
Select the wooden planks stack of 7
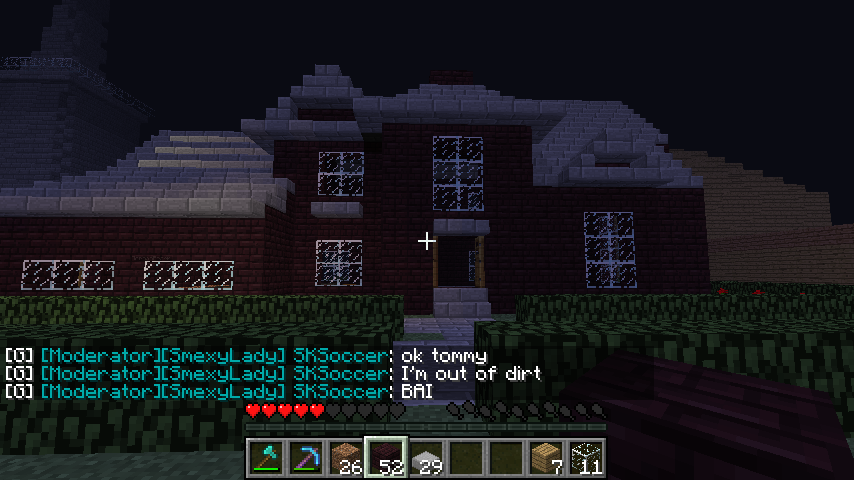[x=545, y=458]
